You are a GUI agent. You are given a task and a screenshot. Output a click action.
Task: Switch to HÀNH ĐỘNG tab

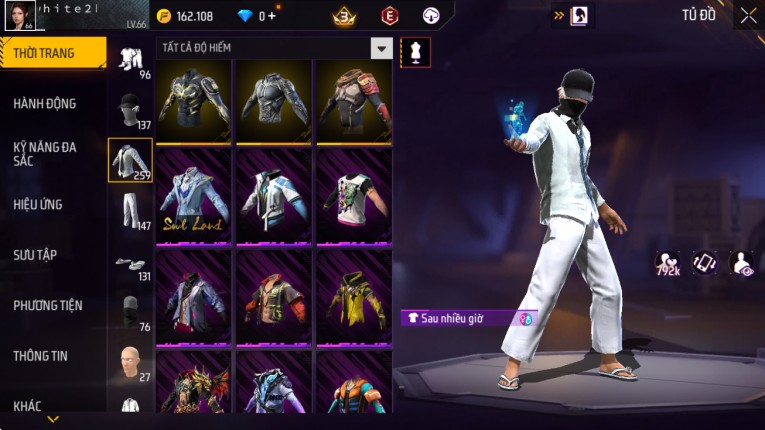tap(46, 103)
